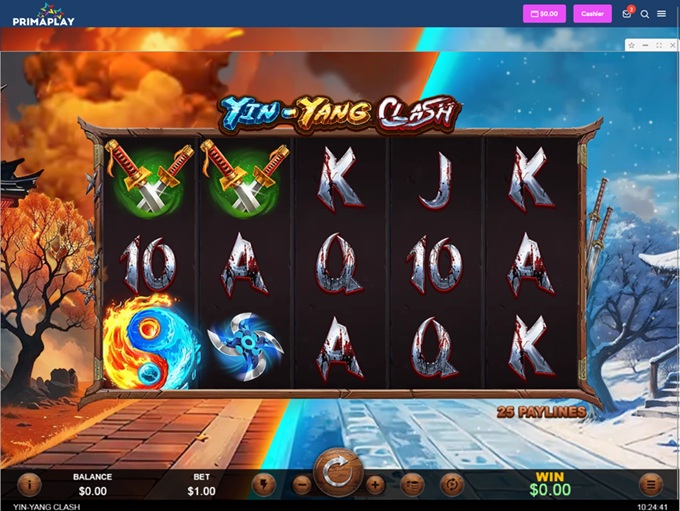680x511 pixels.
Task: Open the messages inbox icon
Action: (x=627, y=14)
